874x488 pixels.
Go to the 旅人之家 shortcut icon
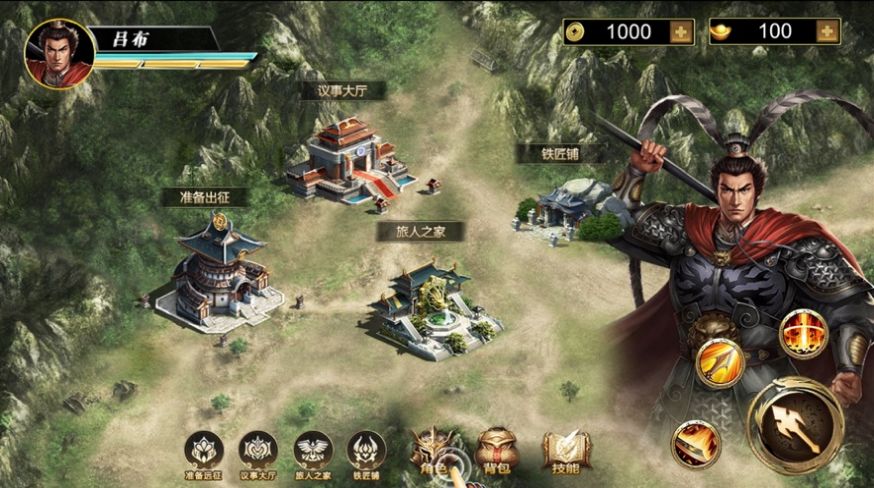tap(313, 451)
